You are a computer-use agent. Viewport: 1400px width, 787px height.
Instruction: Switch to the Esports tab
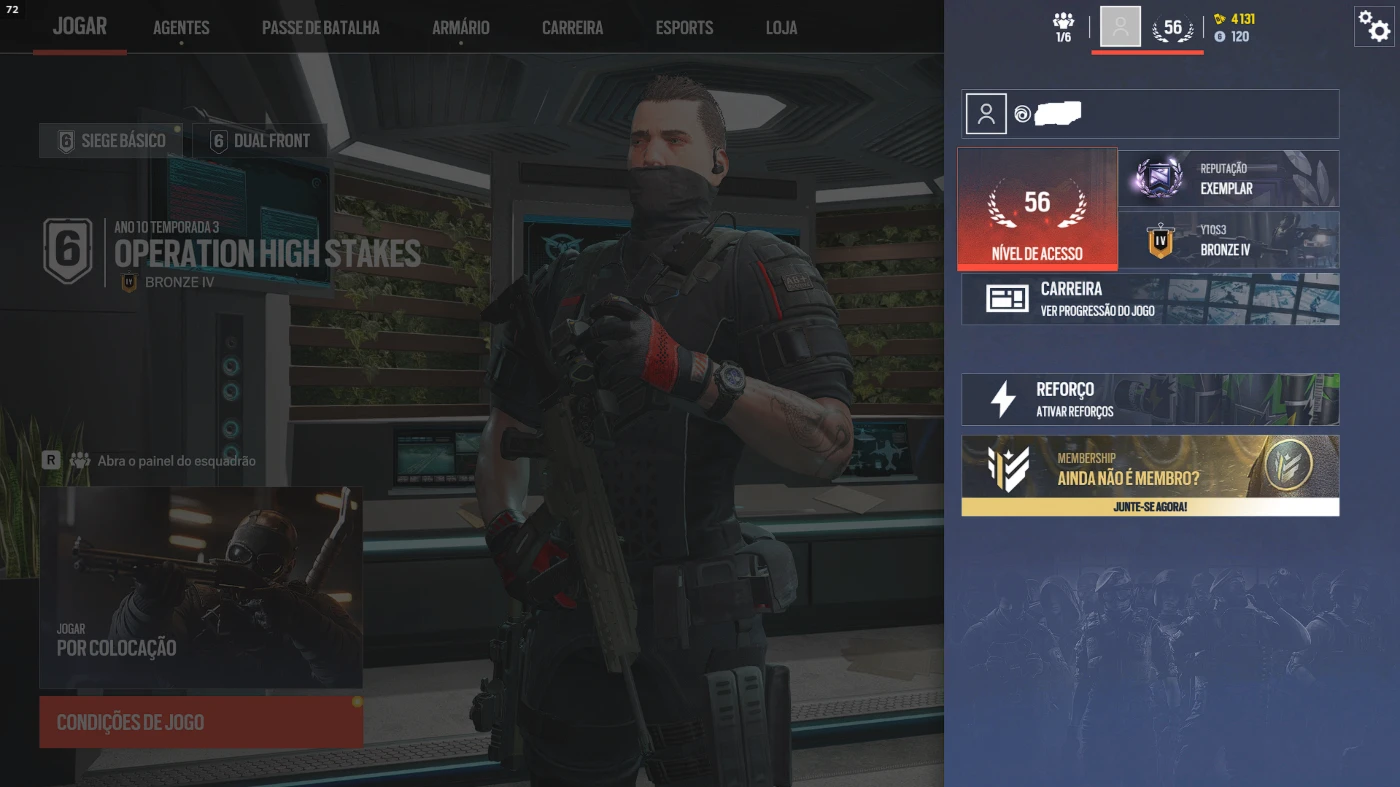tap(684, 28)
